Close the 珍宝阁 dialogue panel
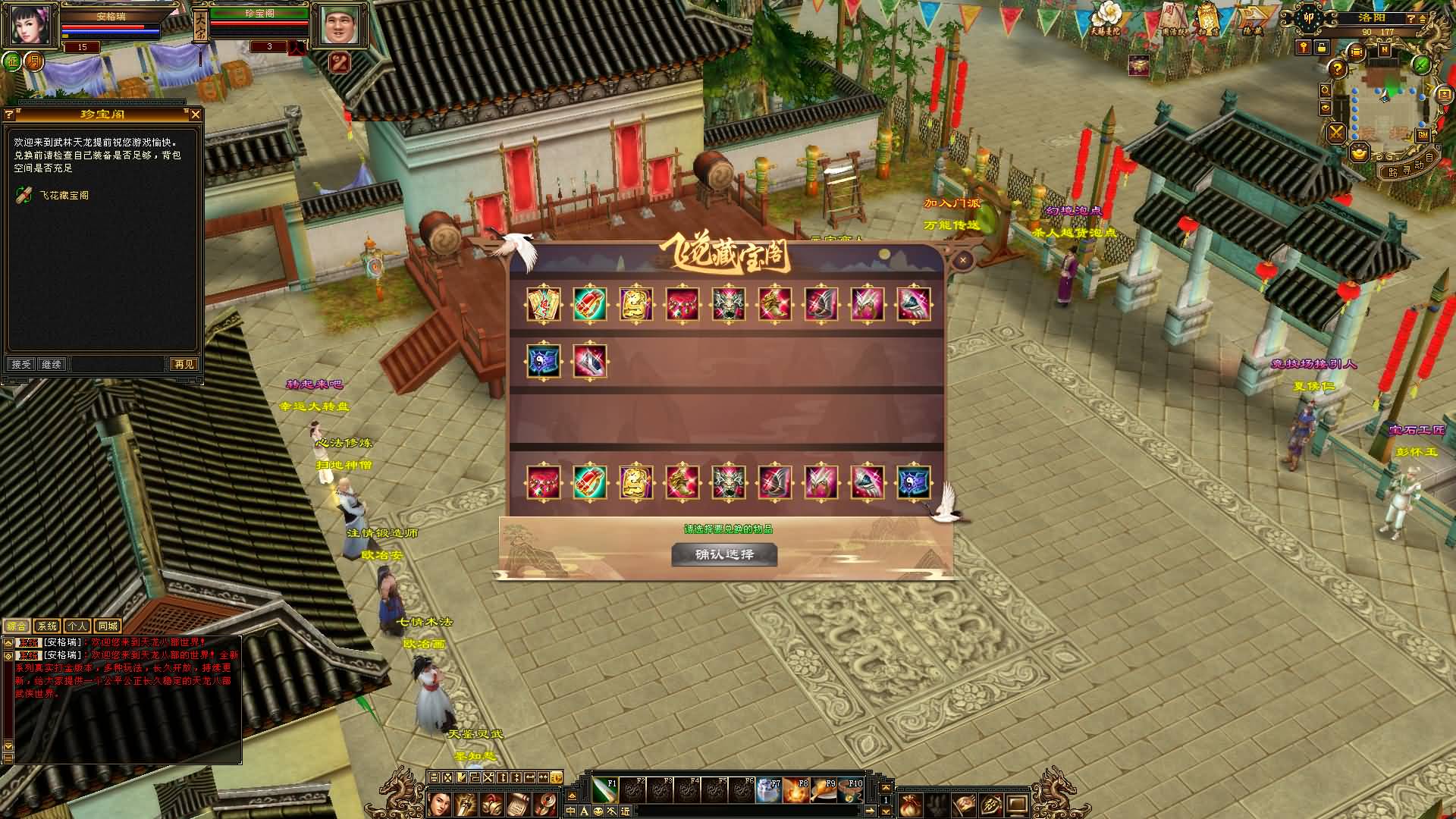The height and width of the screenshot is (819, 1456). (195, 115)
